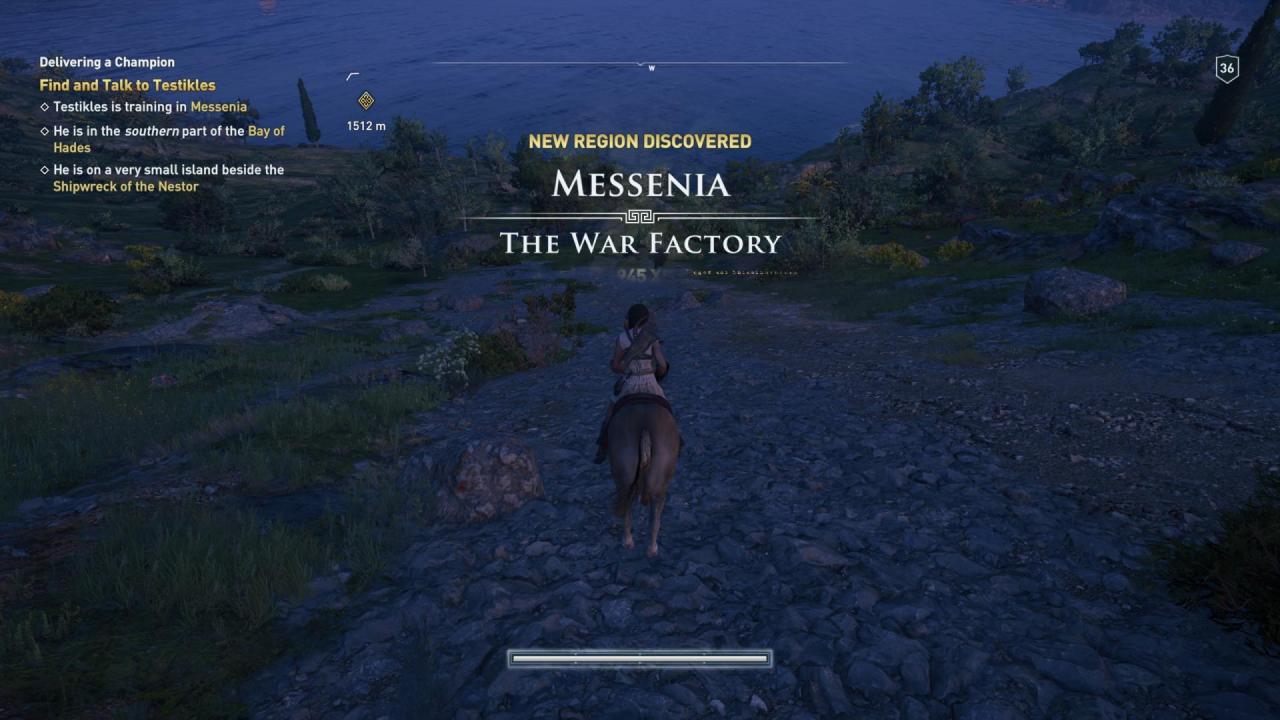Click the small path curve icon above the marker
Viewport: 1280px width, 720px height.
(354, 74)
